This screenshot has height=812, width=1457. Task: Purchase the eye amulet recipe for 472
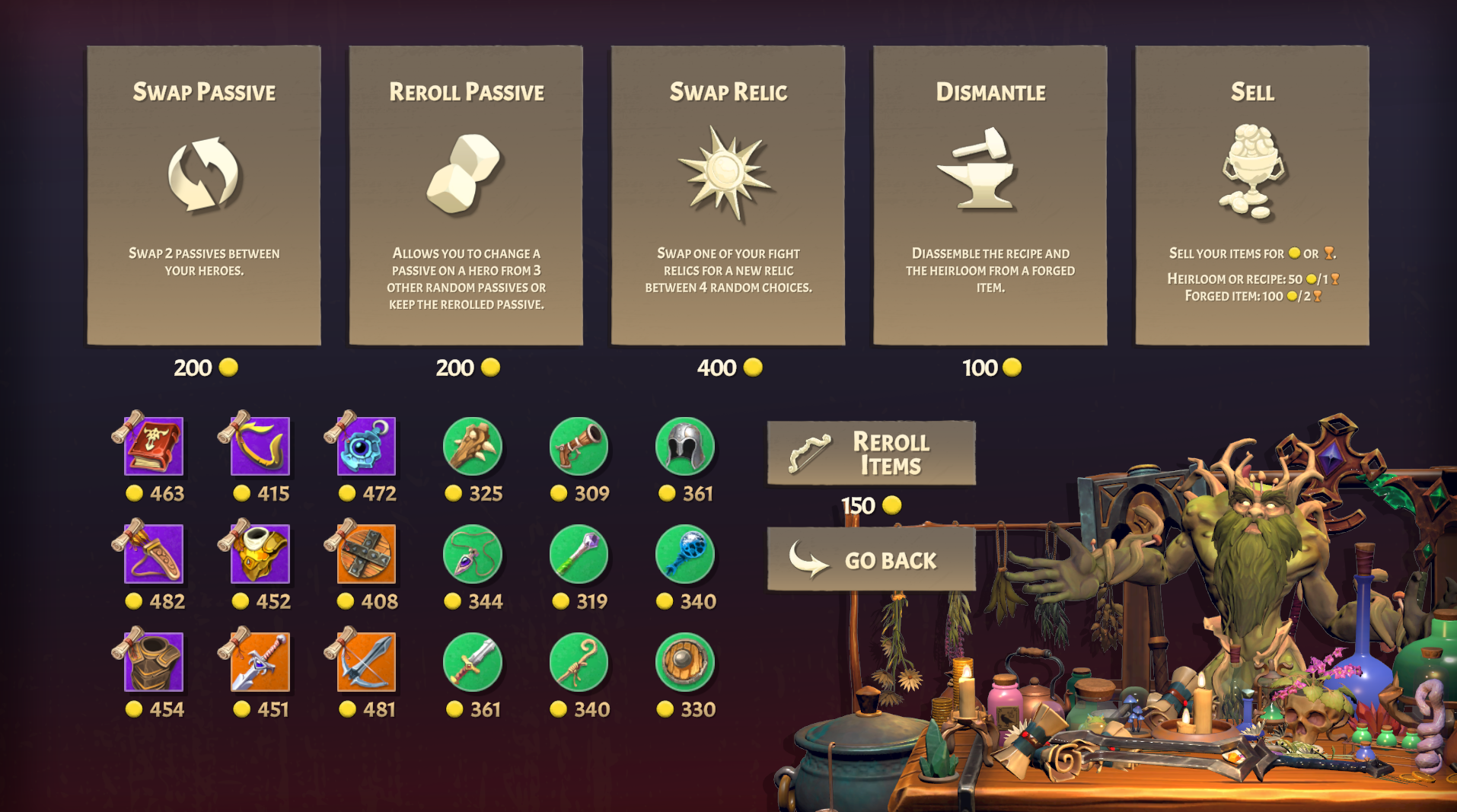click(x=364, y=449)
